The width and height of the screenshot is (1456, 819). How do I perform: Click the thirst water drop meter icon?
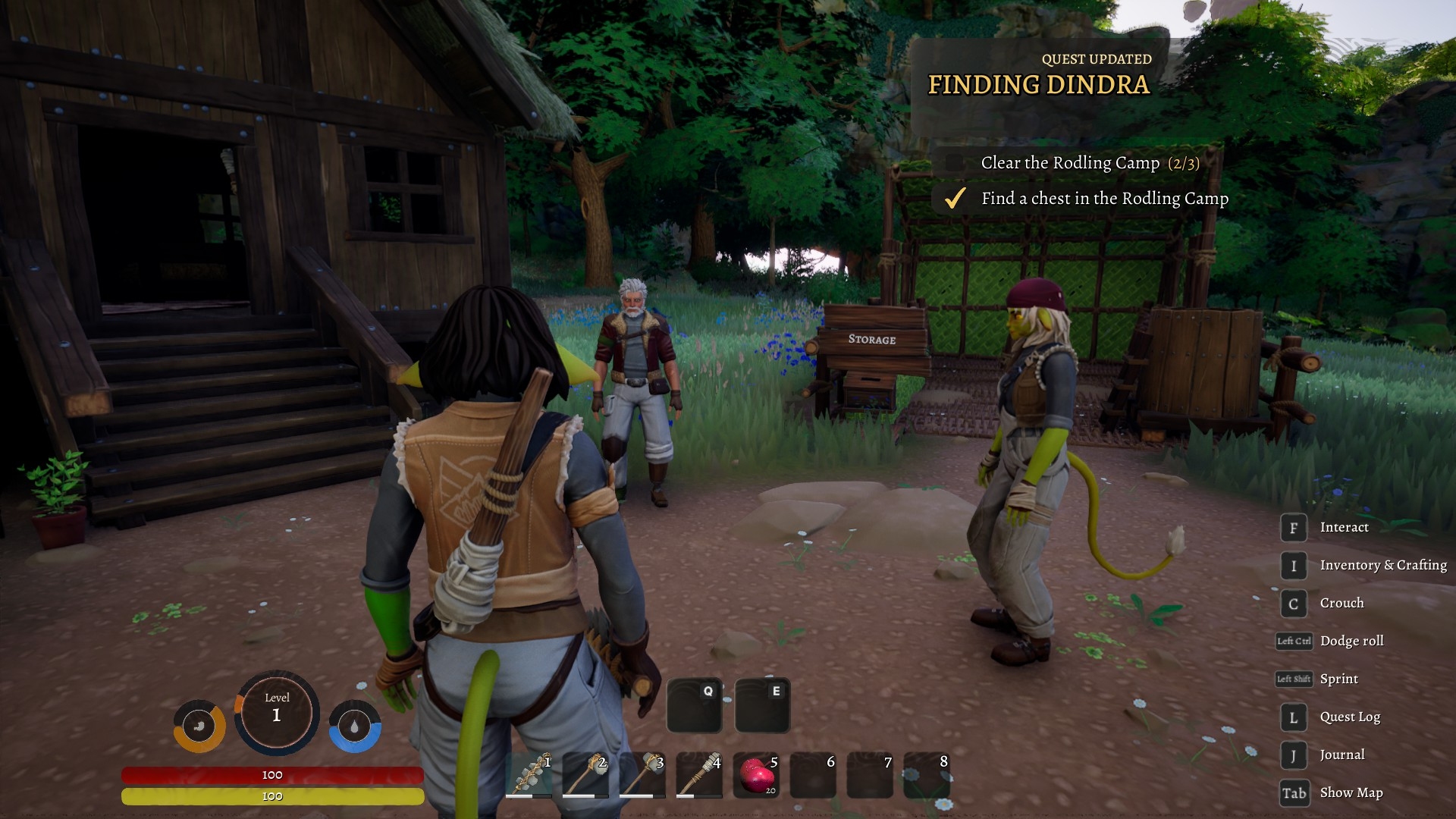point(355,726)
